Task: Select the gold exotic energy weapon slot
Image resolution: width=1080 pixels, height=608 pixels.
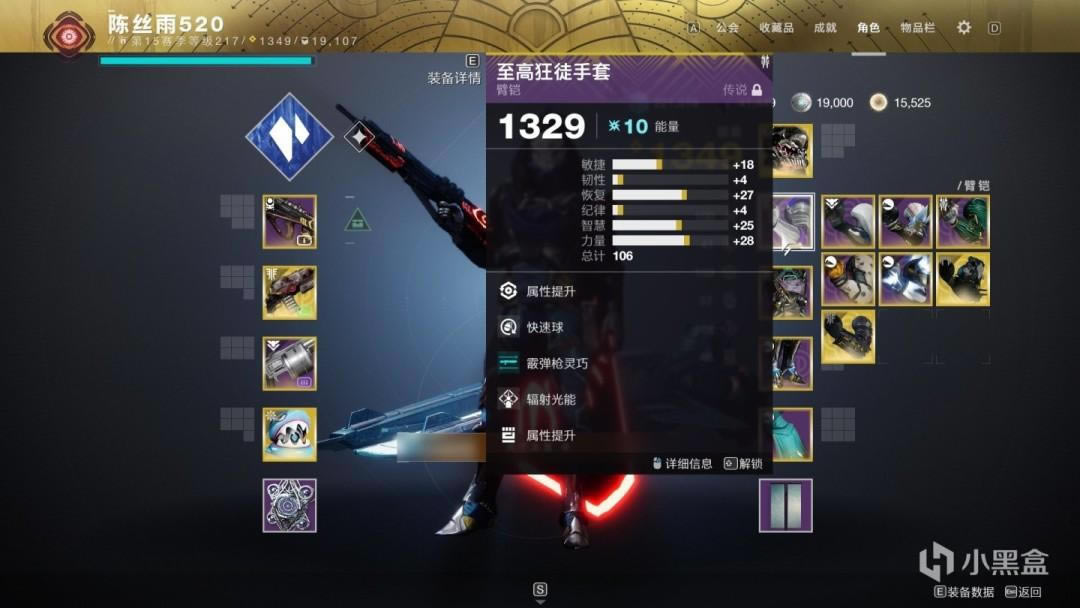Action: tap(289, 292)
